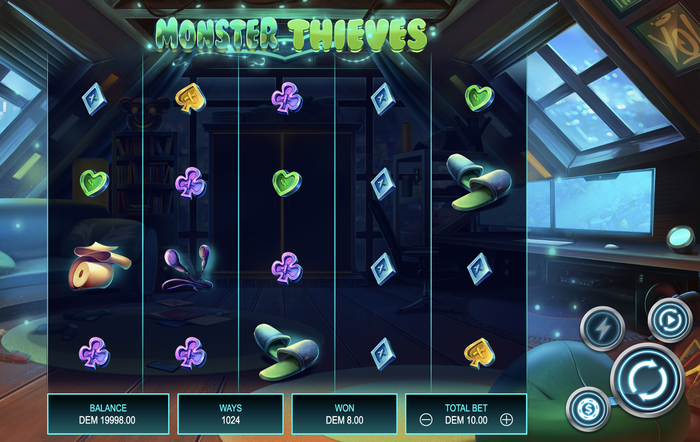Decrease the total bet with the minus button
Viewport: 700px width, 442px height.
tap(424, 420)
